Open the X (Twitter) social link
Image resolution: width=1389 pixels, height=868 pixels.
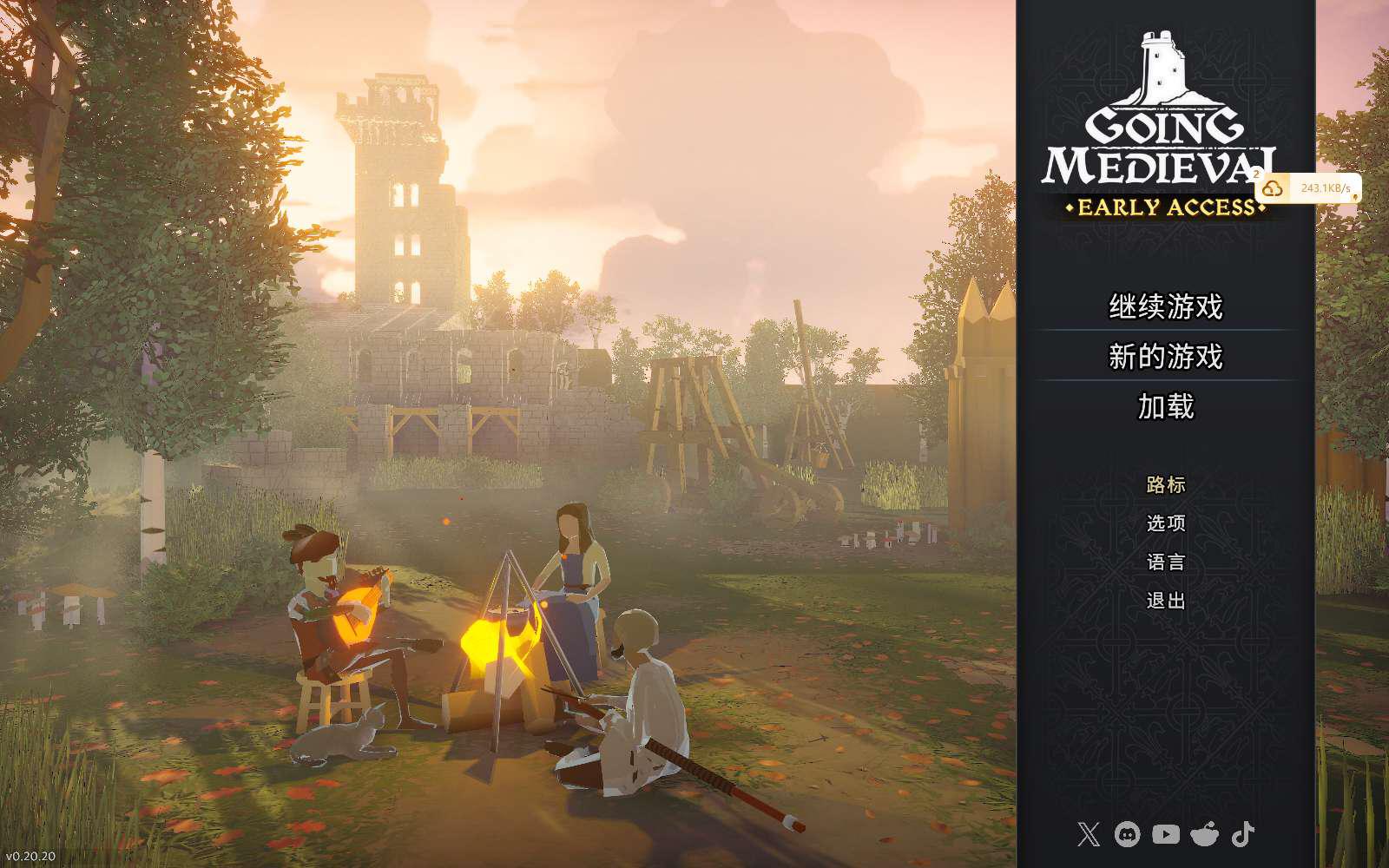(1088, 835)
